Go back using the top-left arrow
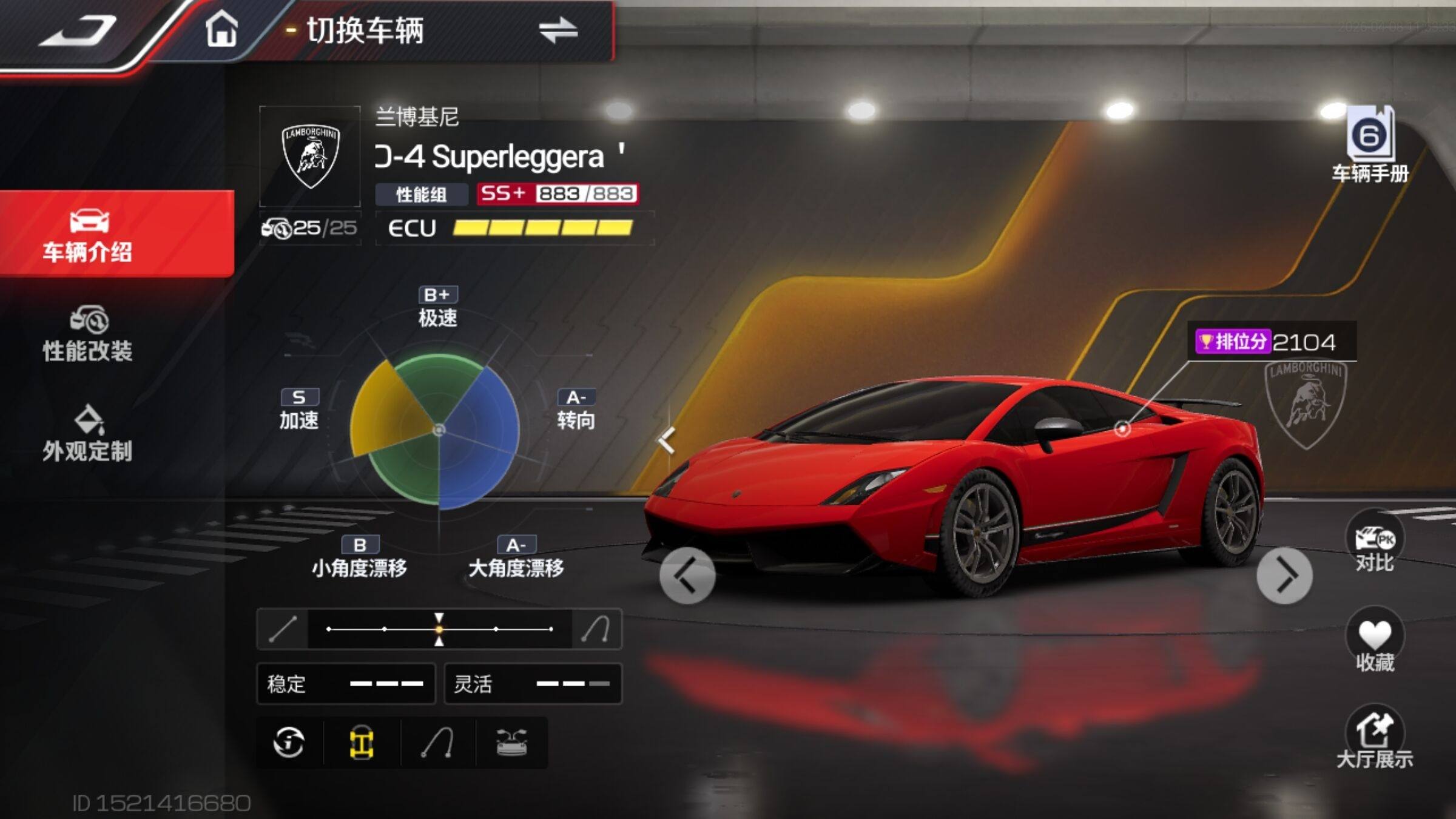 pyautogui.click(x=79, y=32)
